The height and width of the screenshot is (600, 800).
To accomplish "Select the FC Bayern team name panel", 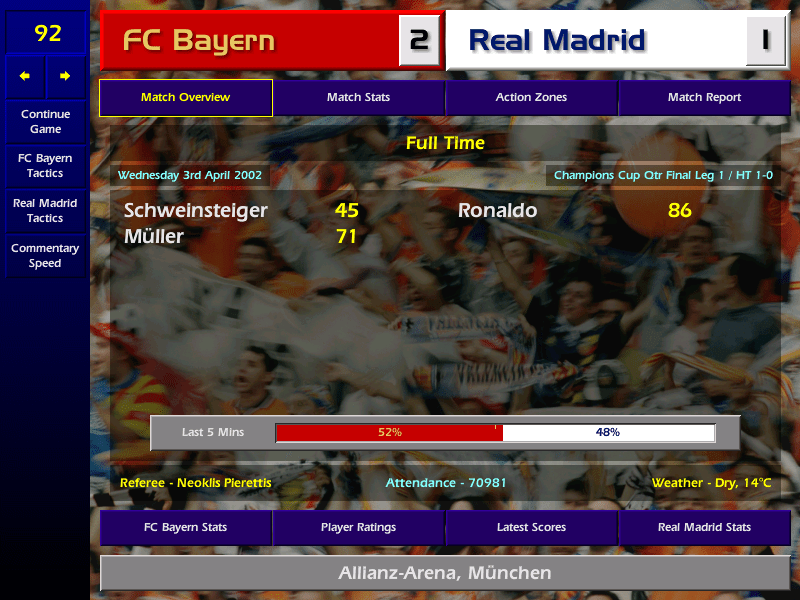I will pos(250,41).
